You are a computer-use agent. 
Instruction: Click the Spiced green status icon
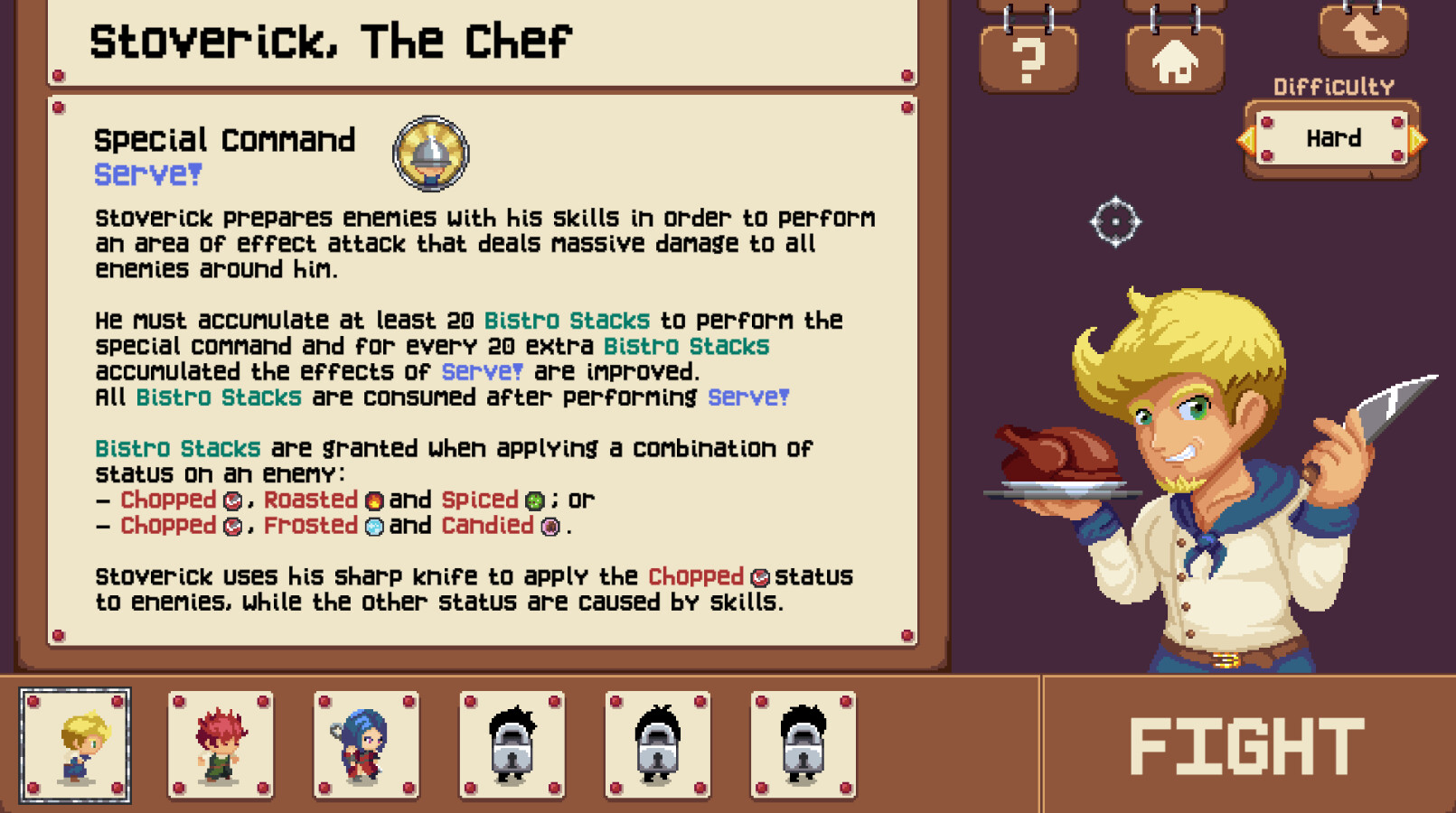tap(532, 500)
